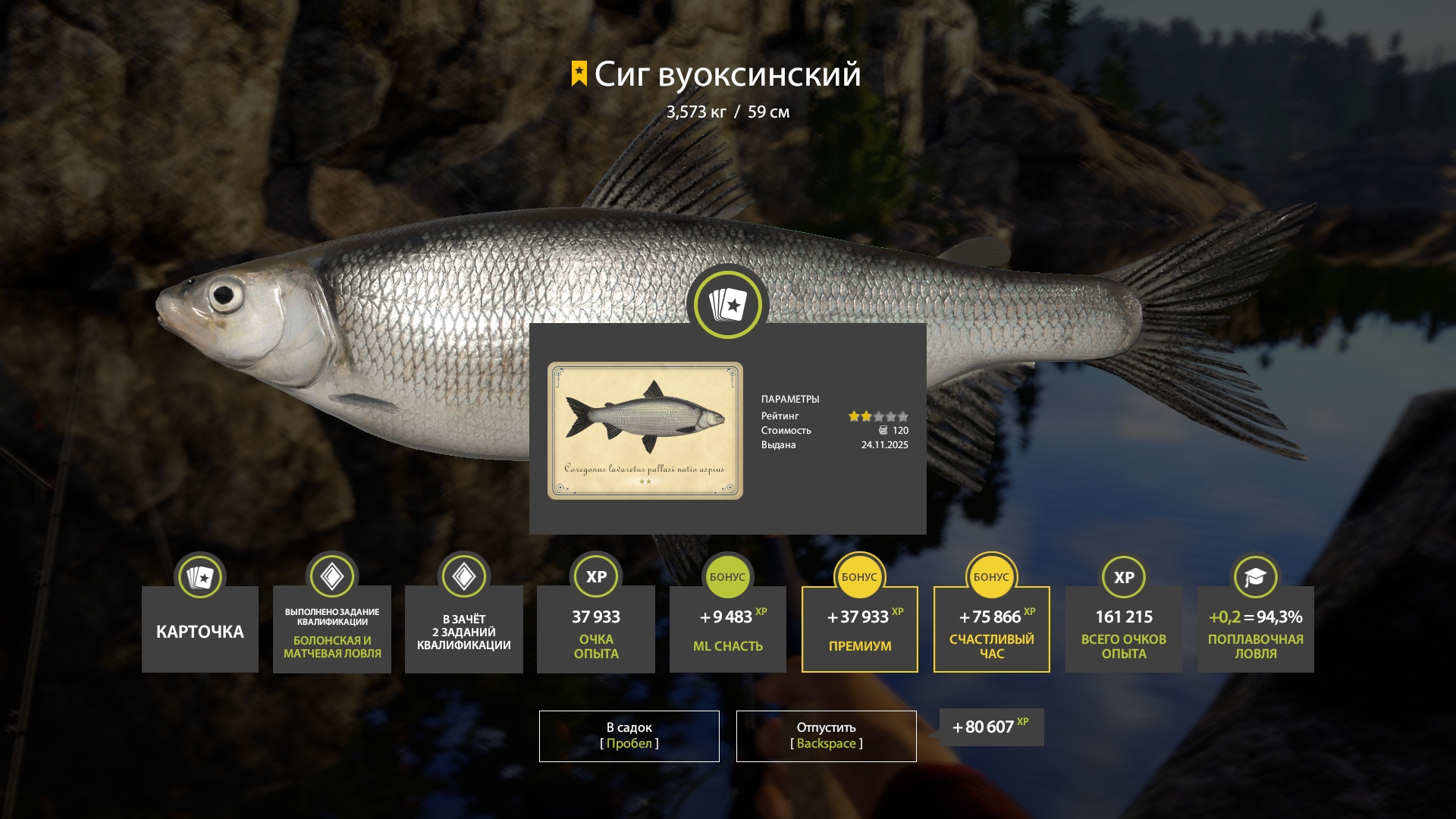Click the card icon above the panel

click(727, 305)
